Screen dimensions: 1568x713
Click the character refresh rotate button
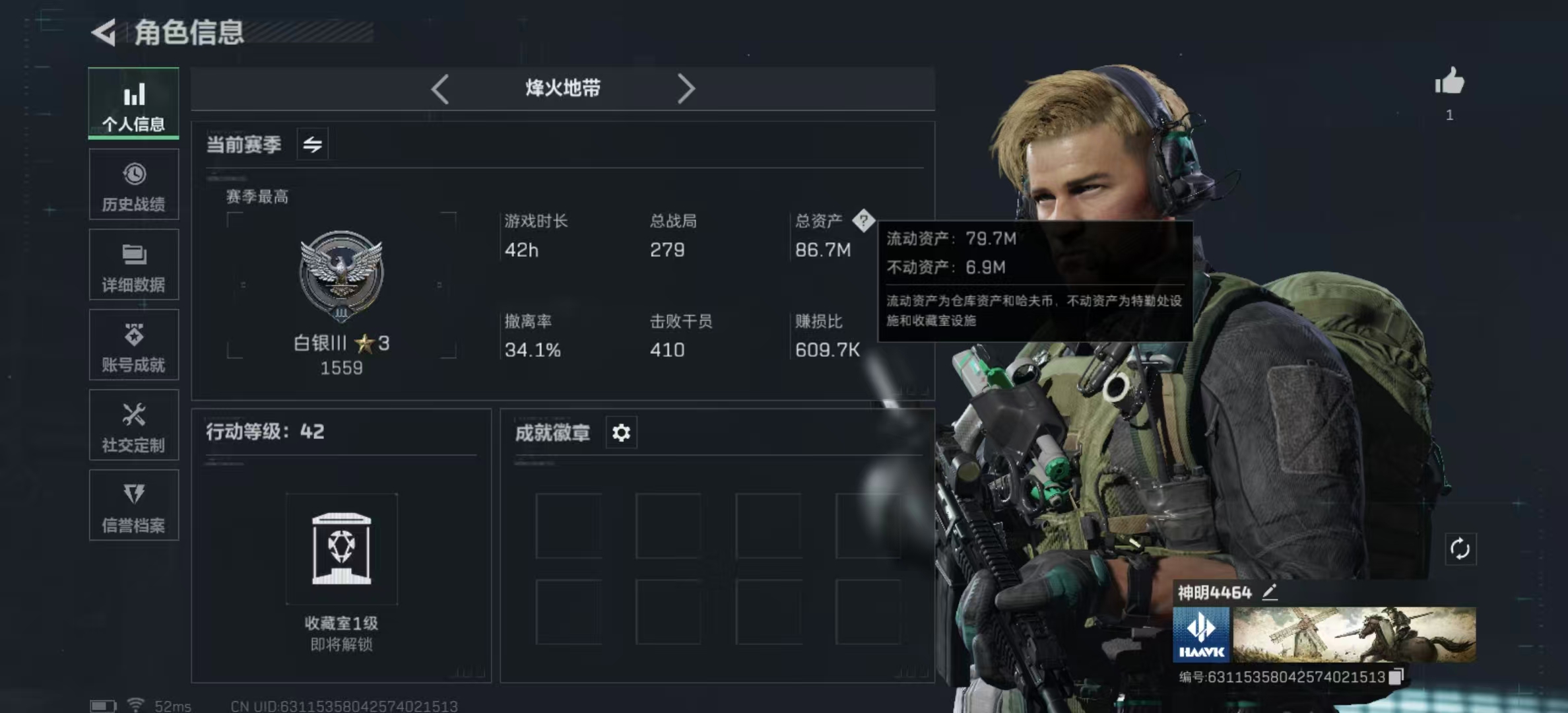pos(1460,549)
